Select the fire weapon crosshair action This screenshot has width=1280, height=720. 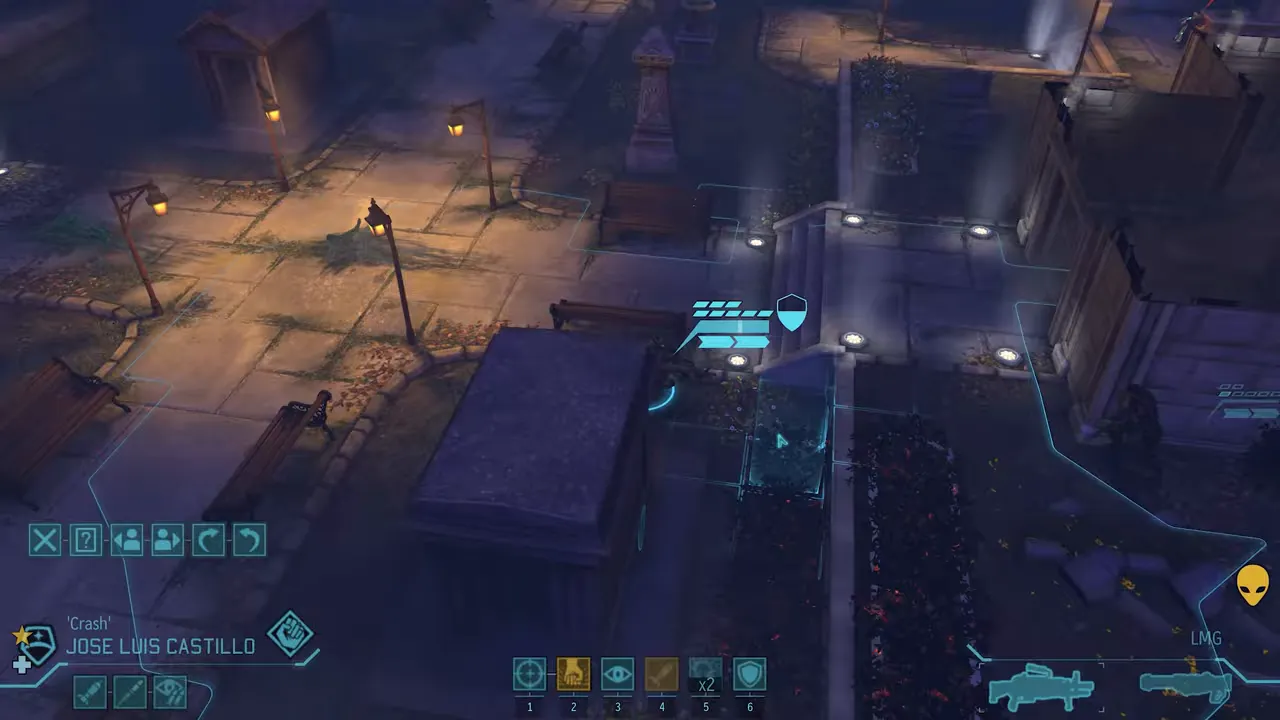pos(529,674)
